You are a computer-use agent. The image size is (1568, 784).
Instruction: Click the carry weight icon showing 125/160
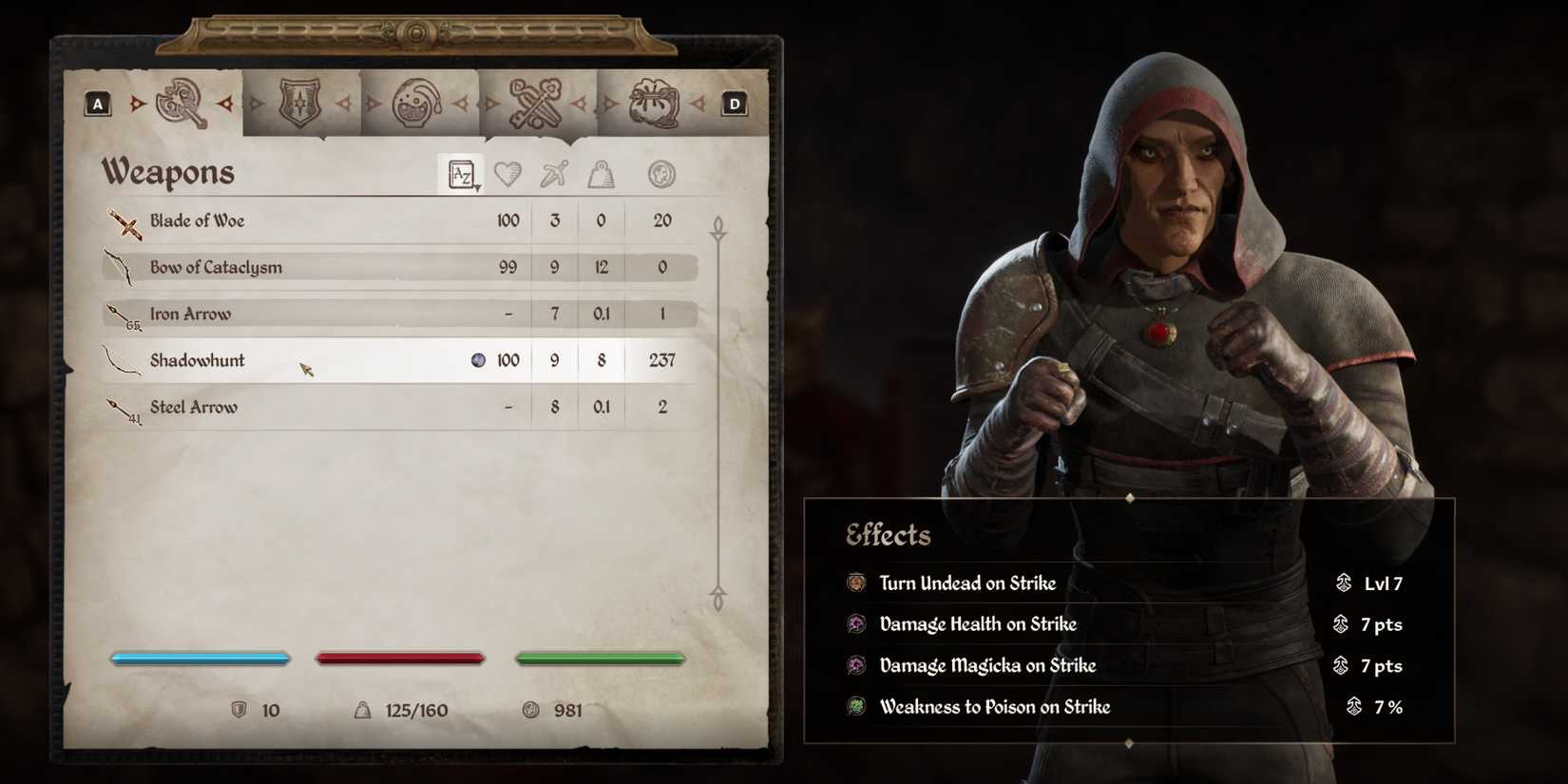point(364,709)
